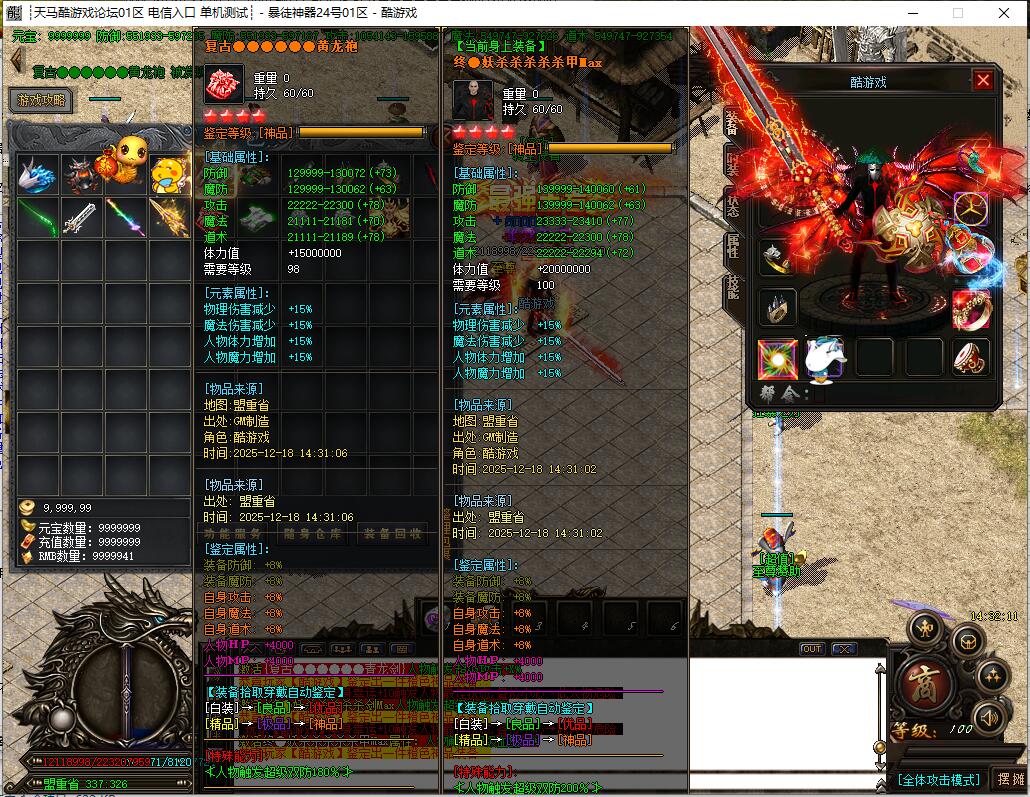This screenshot has height=797, width=1030.
Task: Toggle the 全体攻击模式 attack mode
Action: click(x=938, y=779)
